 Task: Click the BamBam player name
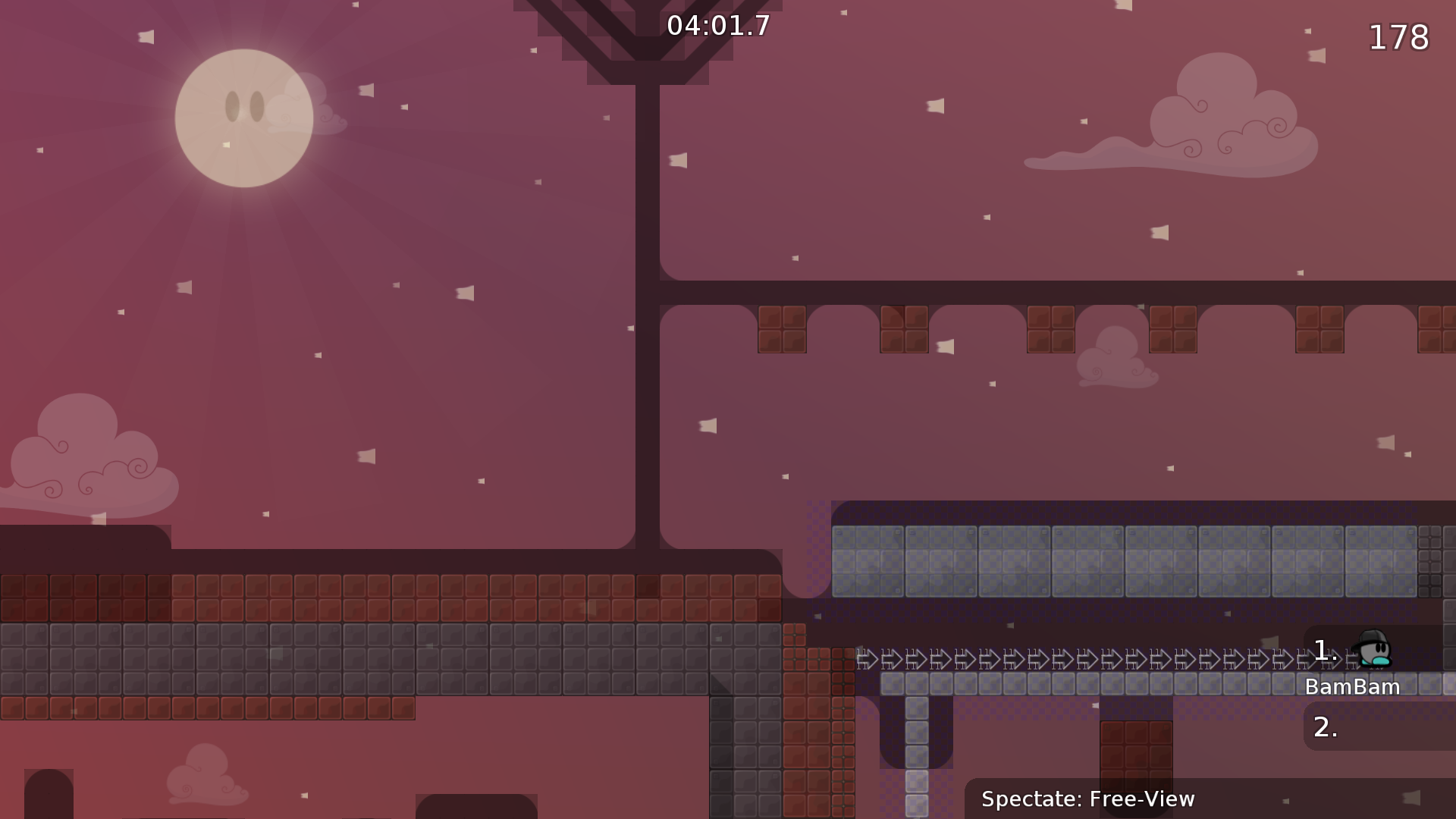pos(1353,686)
